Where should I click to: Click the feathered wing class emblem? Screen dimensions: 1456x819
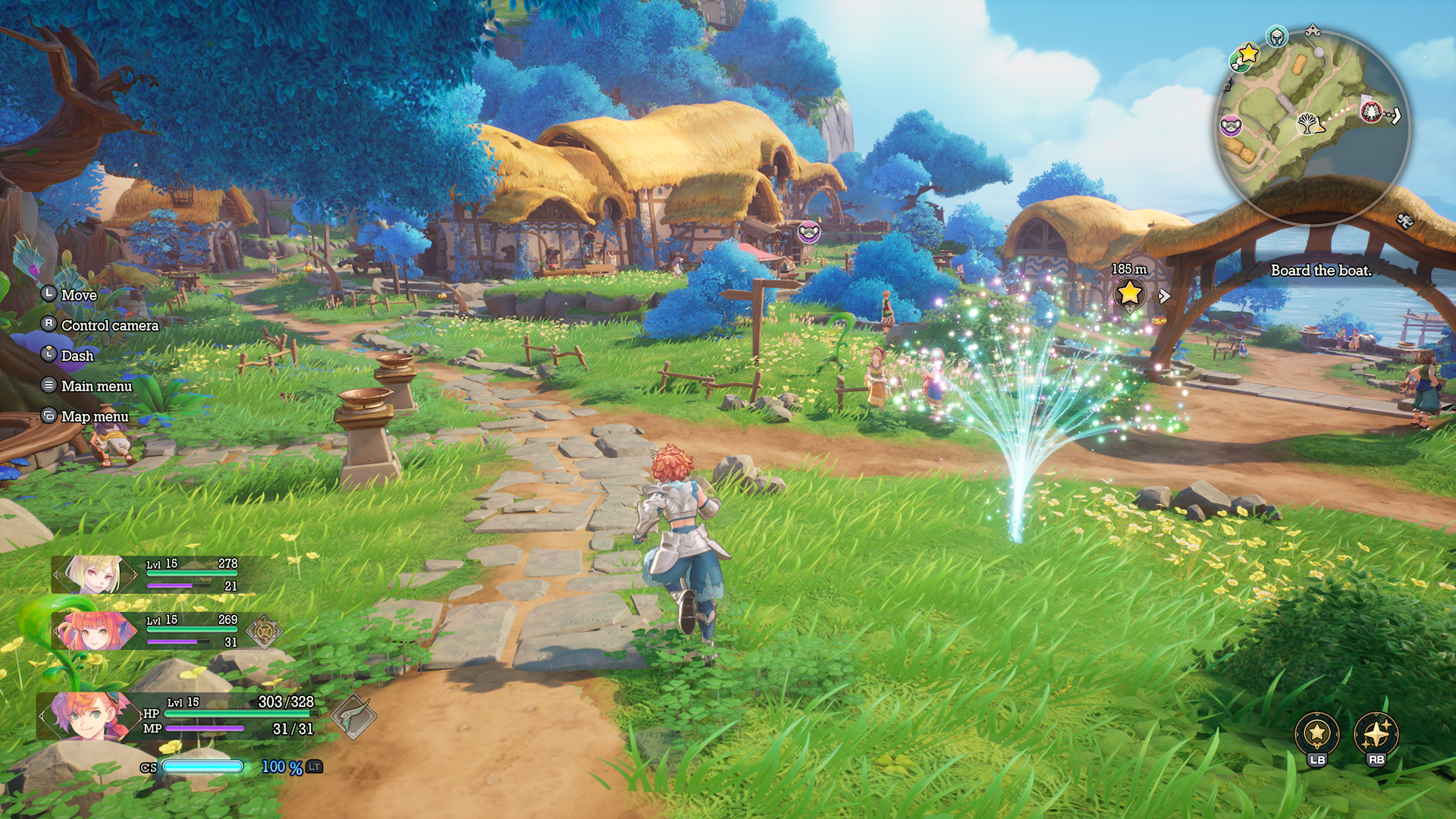353,716
